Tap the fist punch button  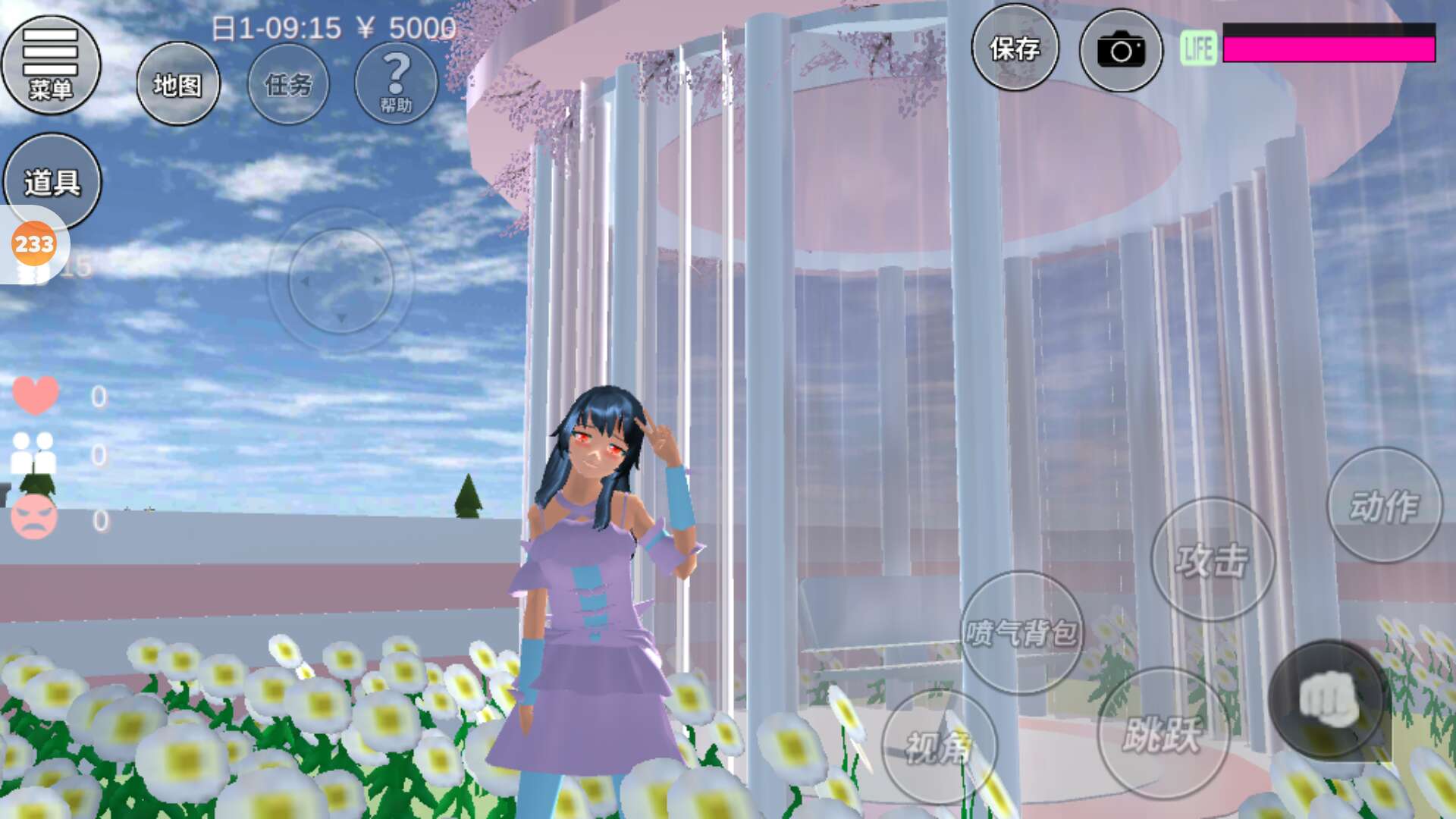tap(1328, 700)
